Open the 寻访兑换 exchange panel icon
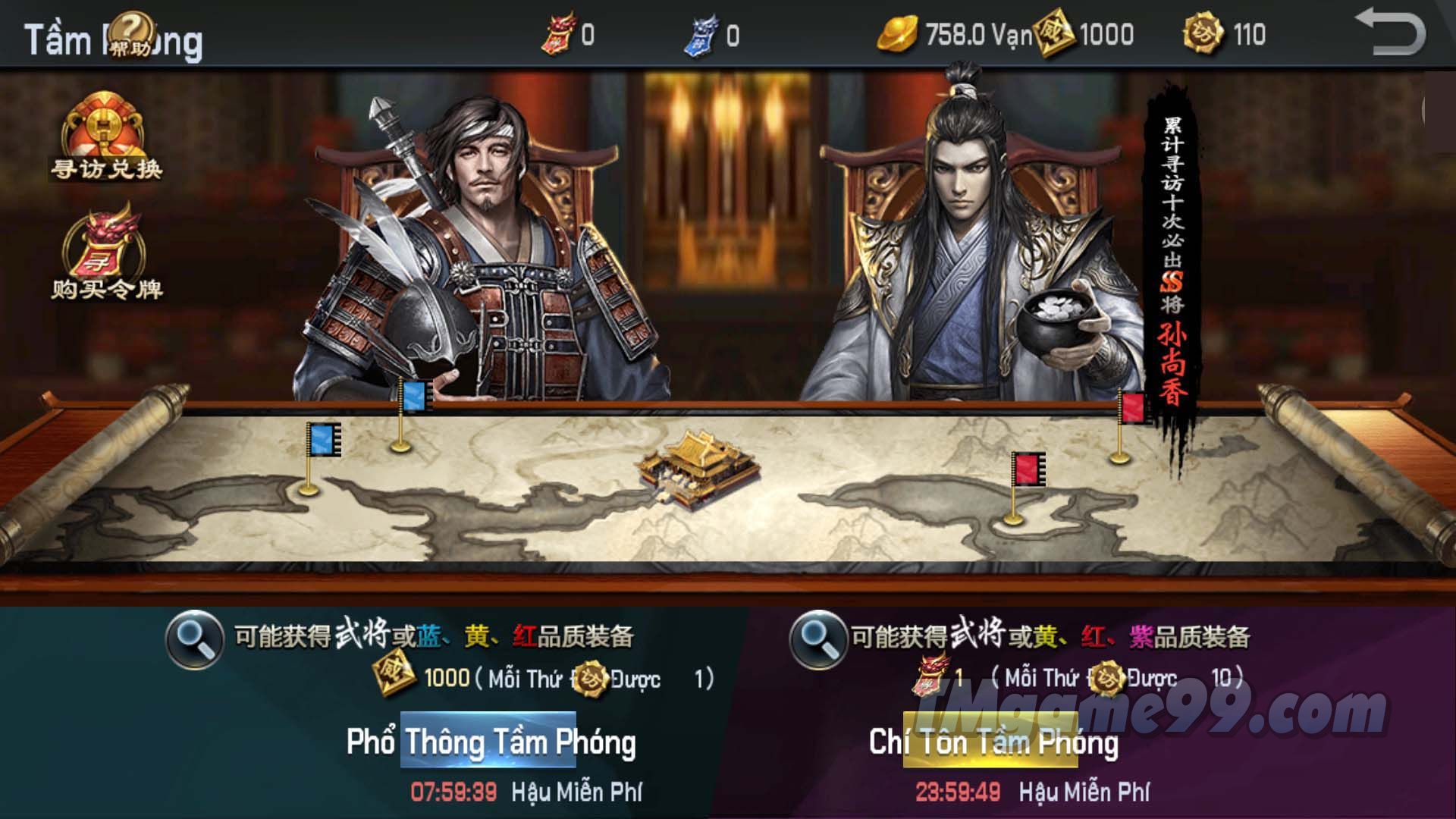The image size is (1456, 819). click(108, 140)
